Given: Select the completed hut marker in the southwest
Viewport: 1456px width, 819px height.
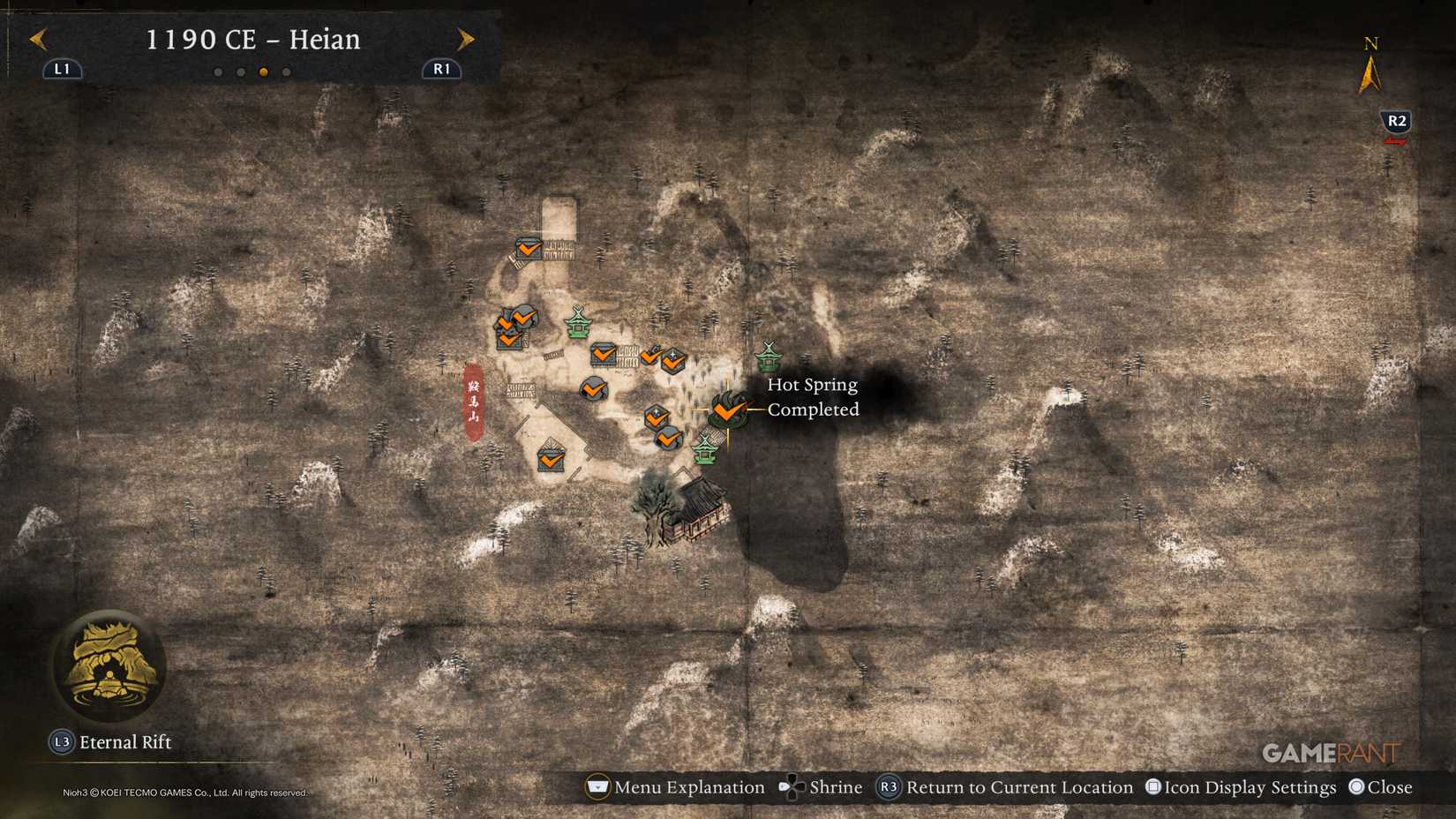Looking at the screenshot, I should click(x=550, y=457).
